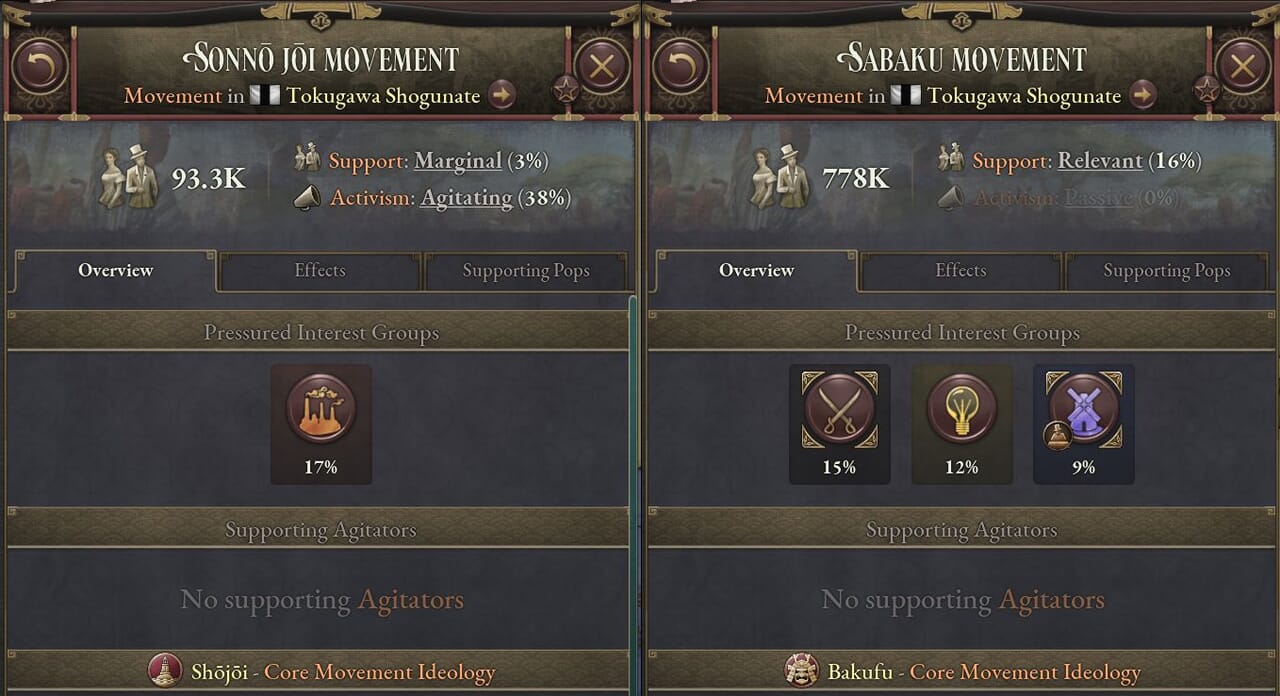Image resolution: width=1280 pixels, height=696 pixels.
Task: Select the lightbulb interest group icon
Action: [x=962, y=410]
